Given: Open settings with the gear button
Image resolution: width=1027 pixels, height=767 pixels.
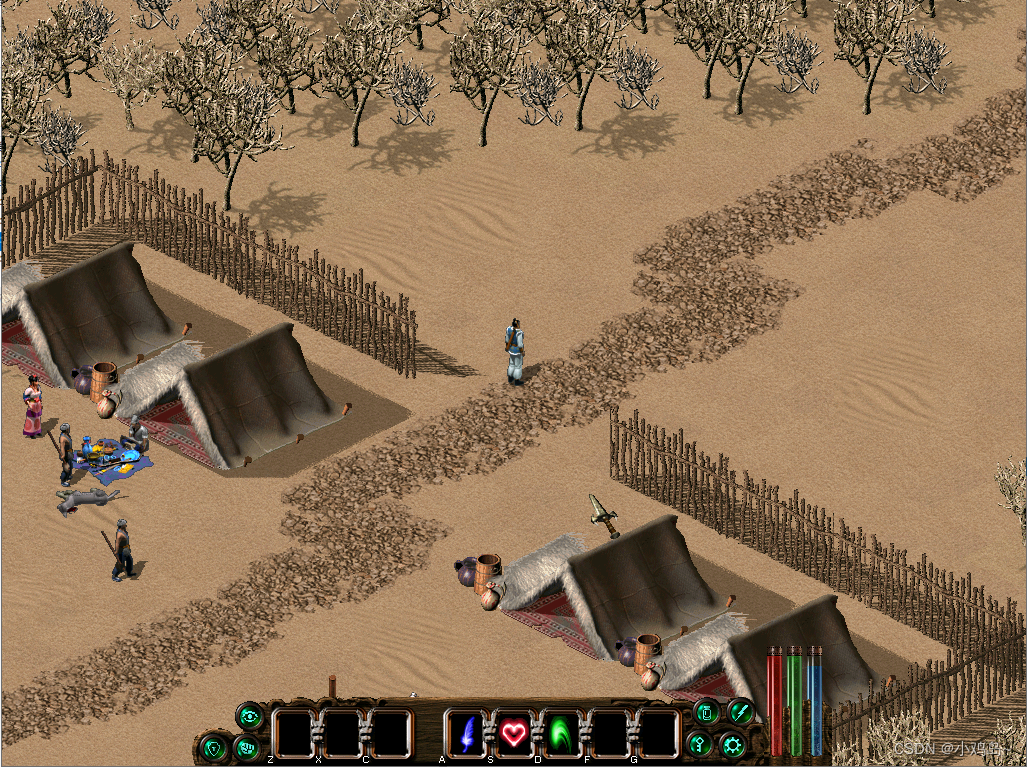Looking at the screenshot, I should [x=734, y=745].
